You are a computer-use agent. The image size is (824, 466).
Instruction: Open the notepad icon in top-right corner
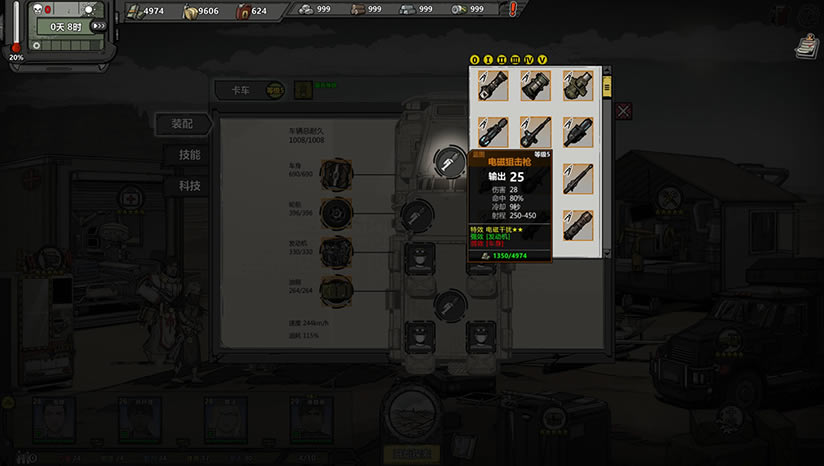804,46
